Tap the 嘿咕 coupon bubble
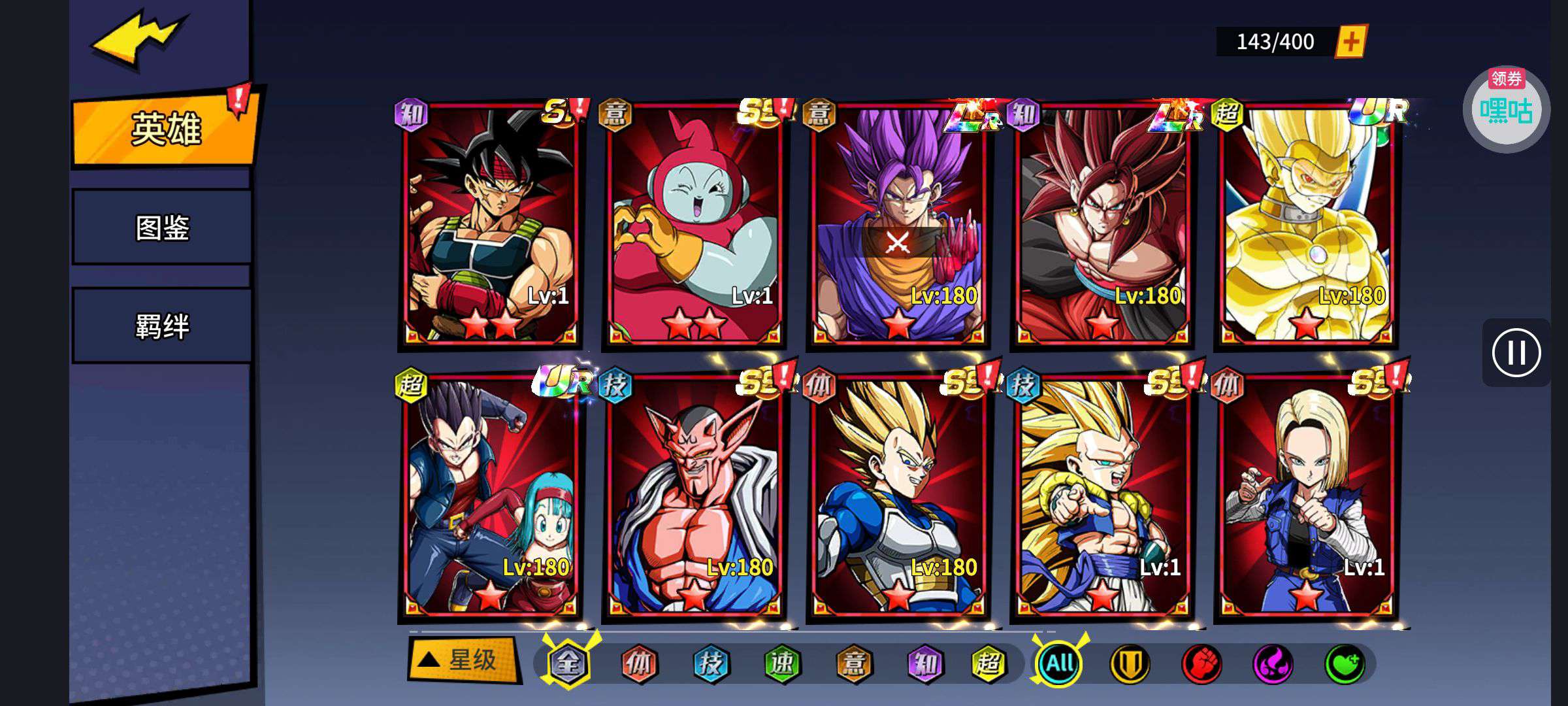The width and height of the screenshot is (1568, 706). click(x=1506, y=109)
